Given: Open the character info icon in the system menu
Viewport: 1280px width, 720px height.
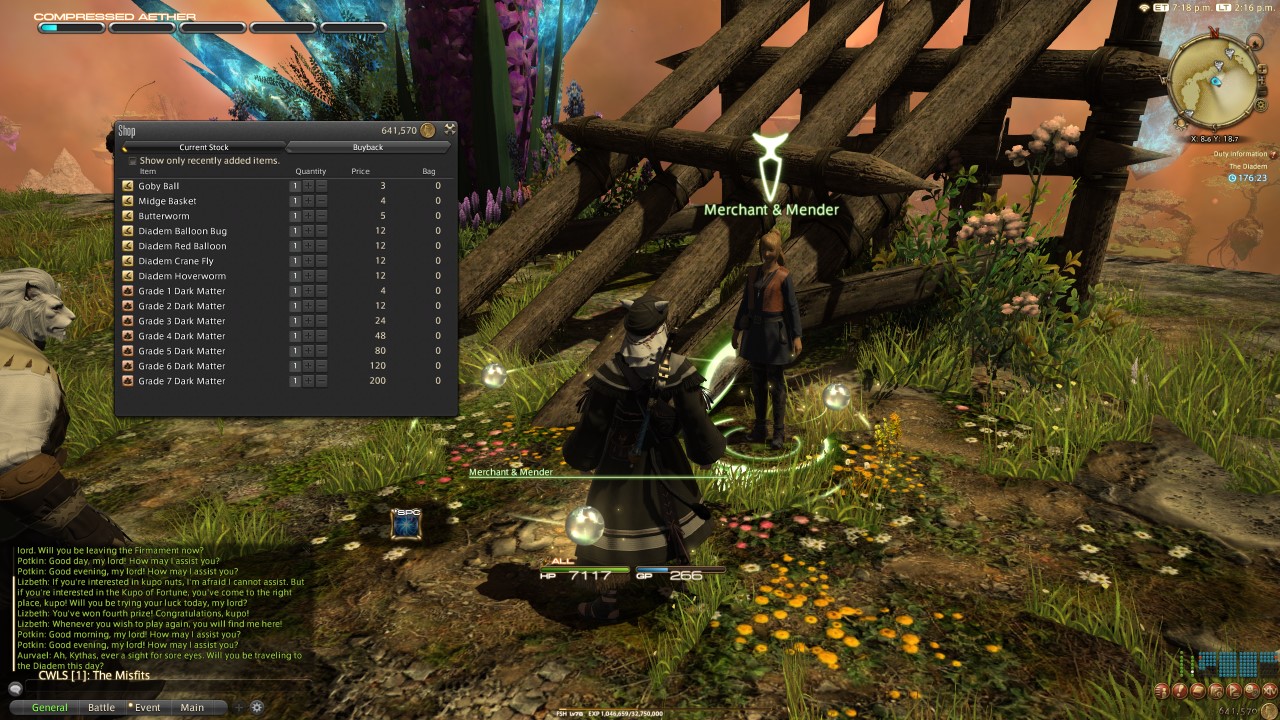Looking at the screenshot, I should click(x=1162, y=691).
